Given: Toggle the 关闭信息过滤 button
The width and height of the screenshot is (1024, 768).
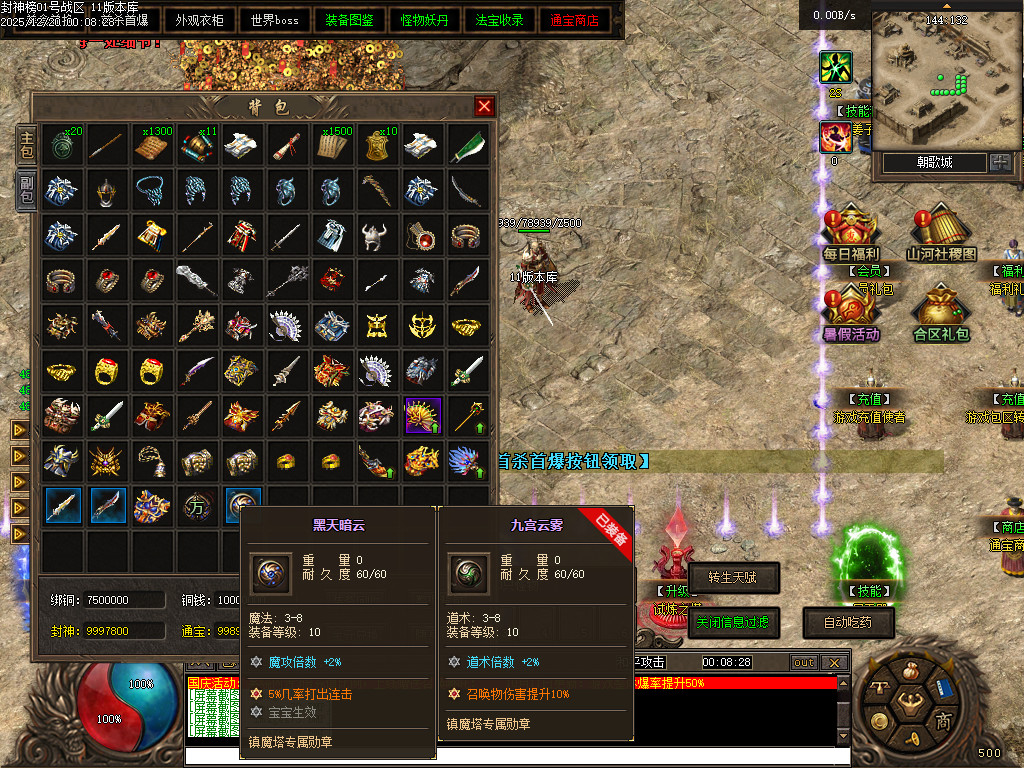Looking at the screenshot, I should click(x=733, y=621).
